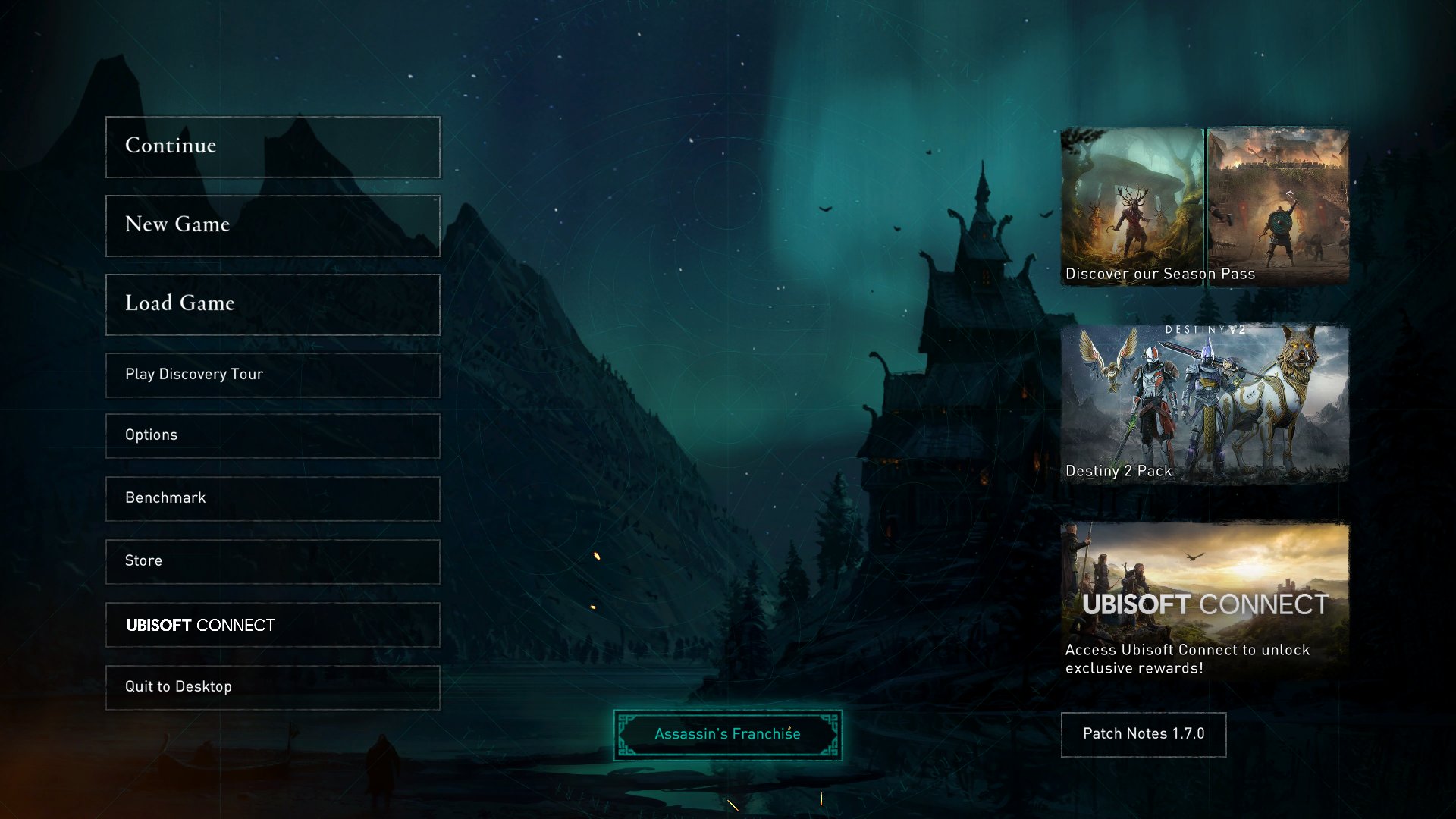Select the Destiny 2 Pack promo tile
The width and height of the screenshot is (1456, 819).
pyautogui.click(x=1204, y=404)
